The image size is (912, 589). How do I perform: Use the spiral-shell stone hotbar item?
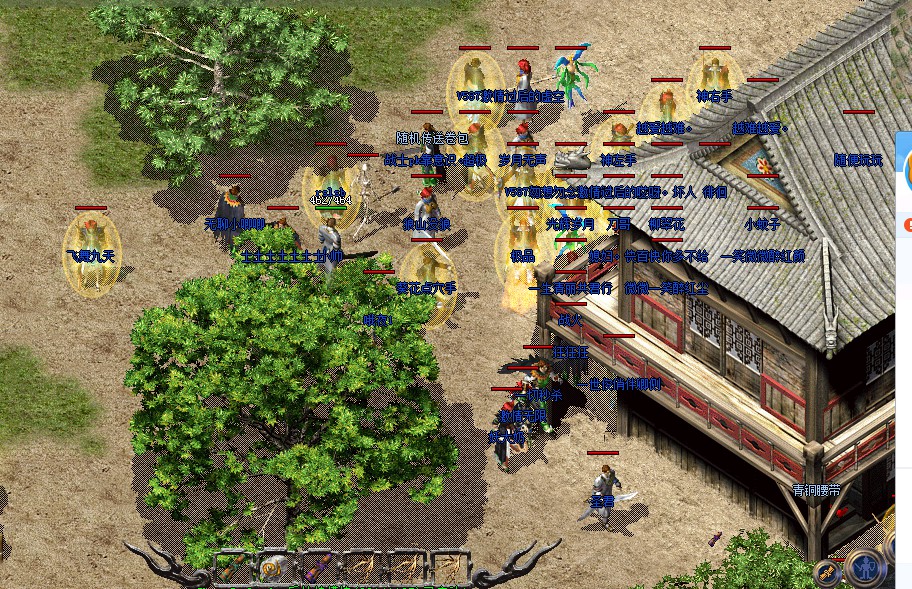(x=272, y=570)
